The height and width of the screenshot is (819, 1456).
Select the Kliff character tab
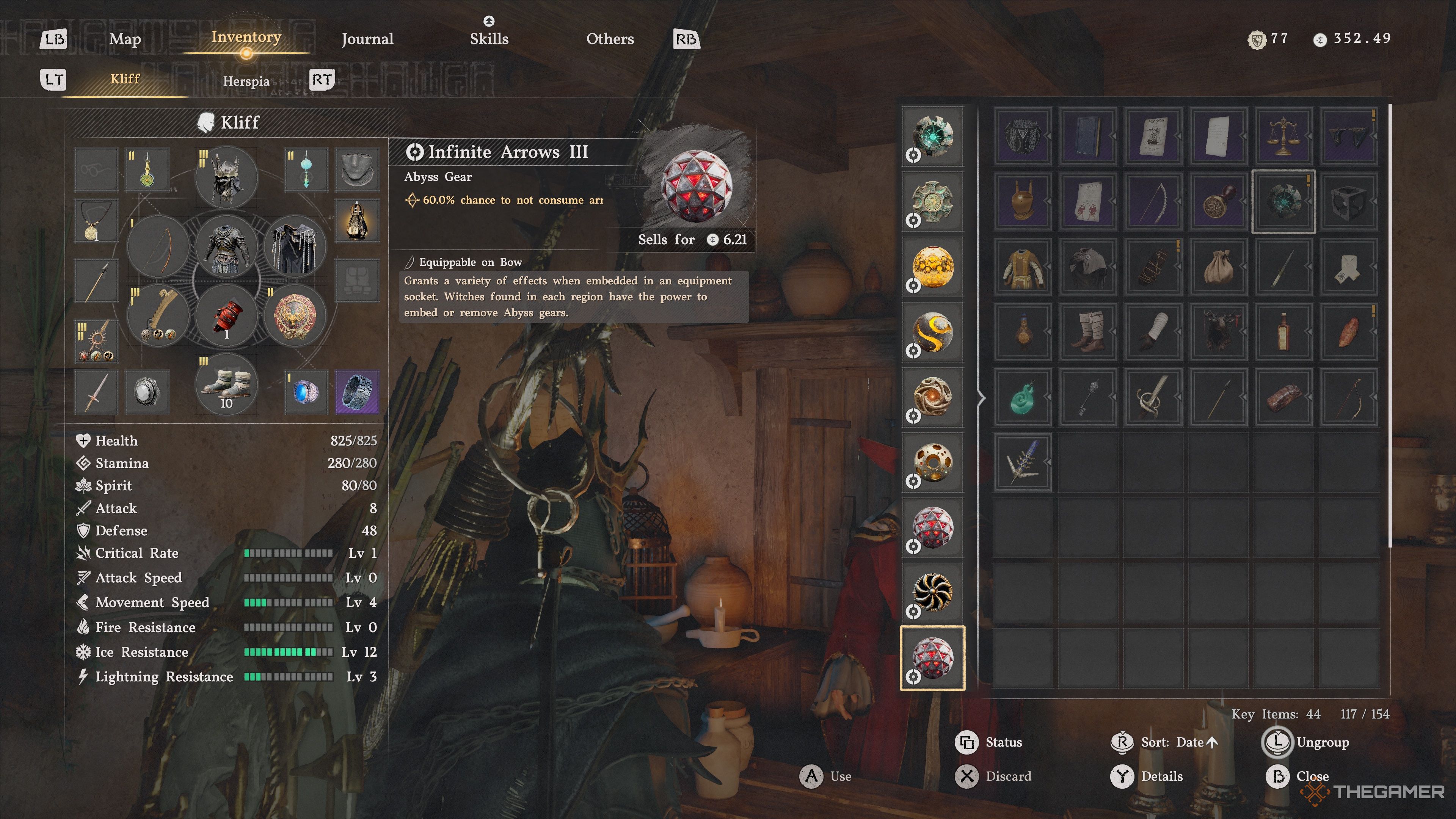pyautogui.click(x=125, y=79)
